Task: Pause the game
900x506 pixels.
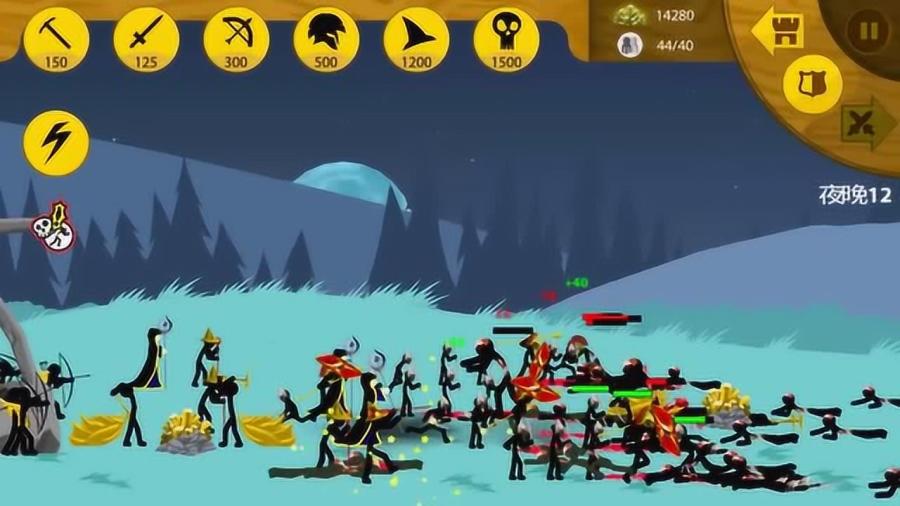Action: click(867, 30)
